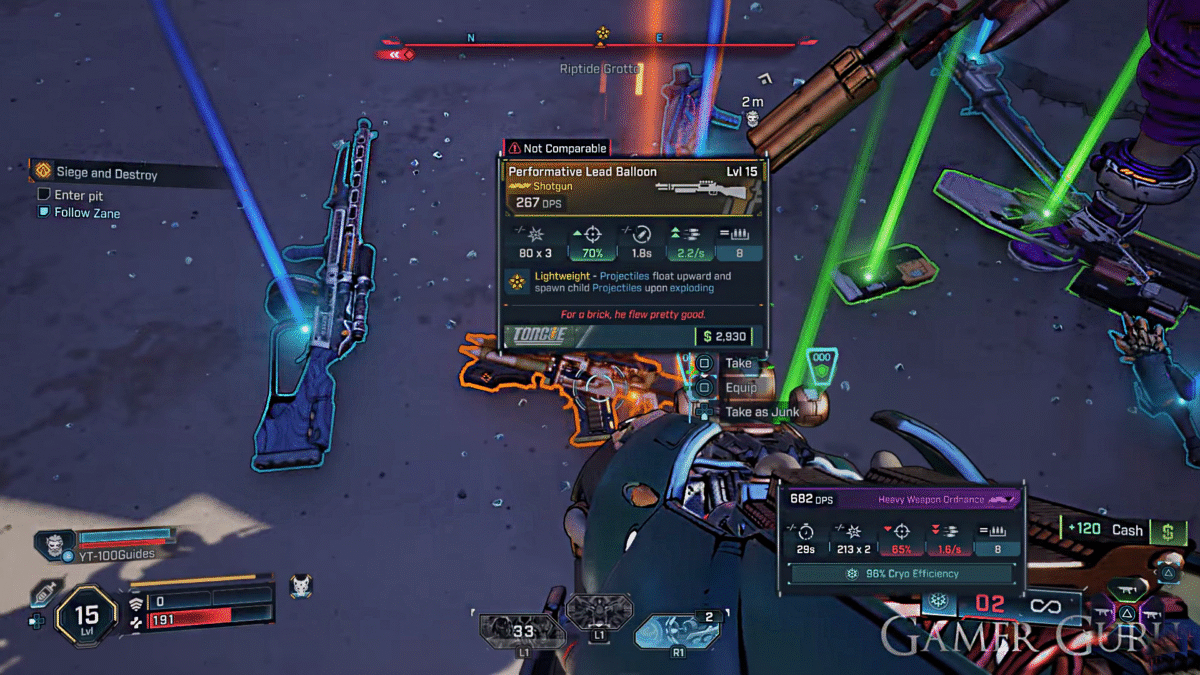1200x675 pixels.
Task: Click the Not Comparable warning label
Action: click(557, 148)
